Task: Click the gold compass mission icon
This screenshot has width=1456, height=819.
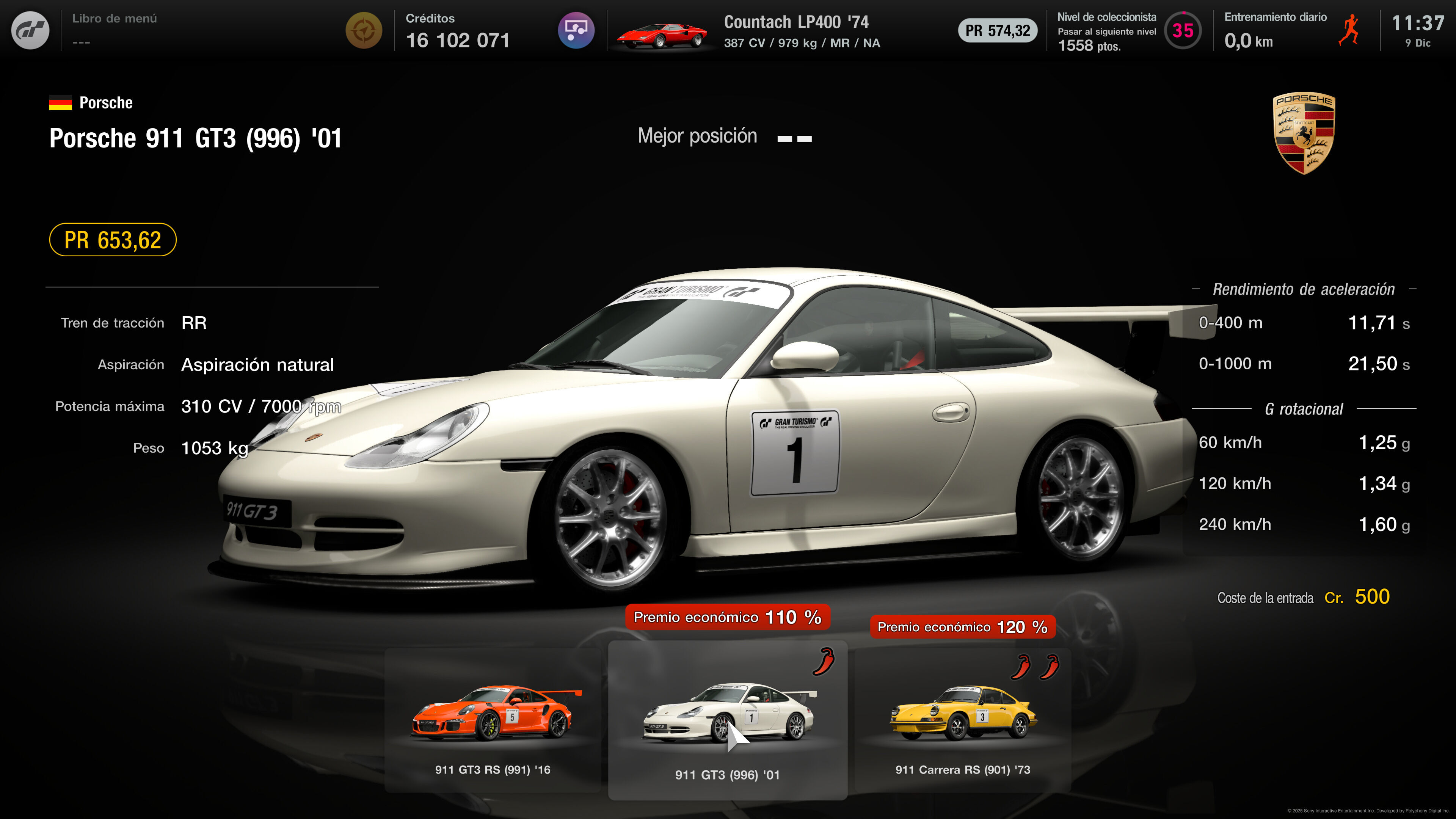Action: point(364,30)
